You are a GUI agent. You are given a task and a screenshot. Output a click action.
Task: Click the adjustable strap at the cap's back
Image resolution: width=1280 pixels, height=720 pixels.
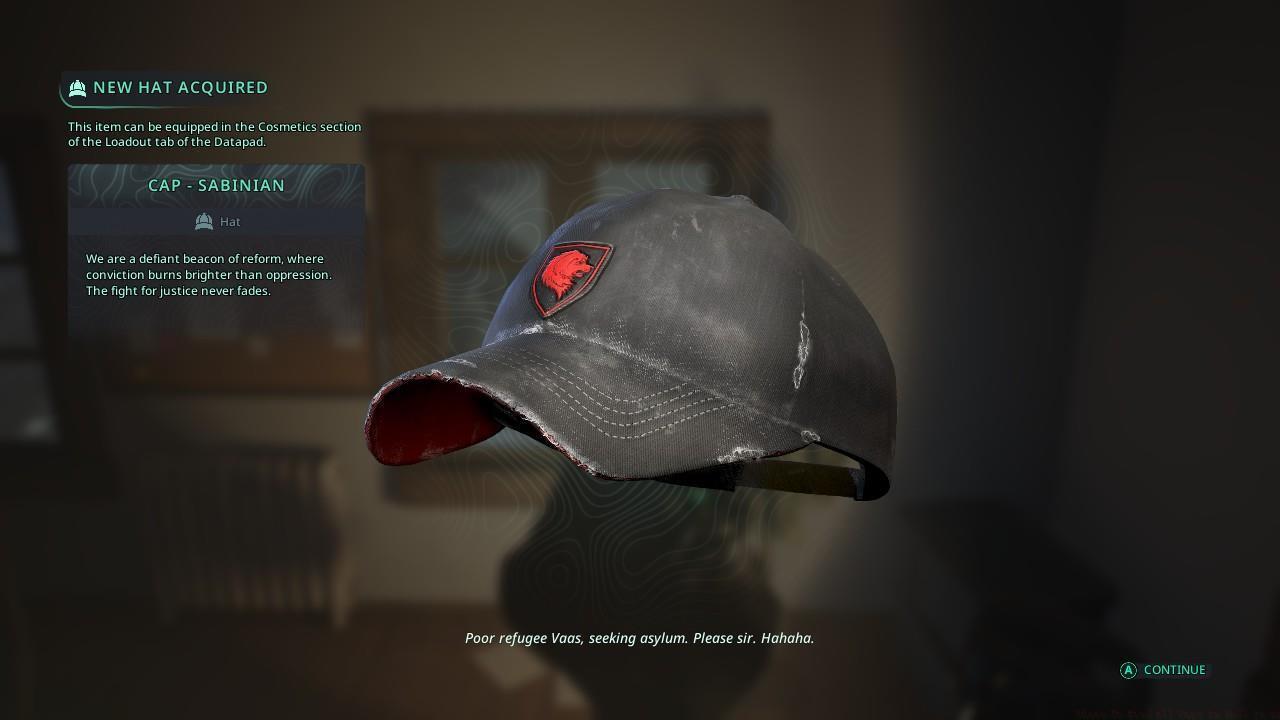coord(800,475)
